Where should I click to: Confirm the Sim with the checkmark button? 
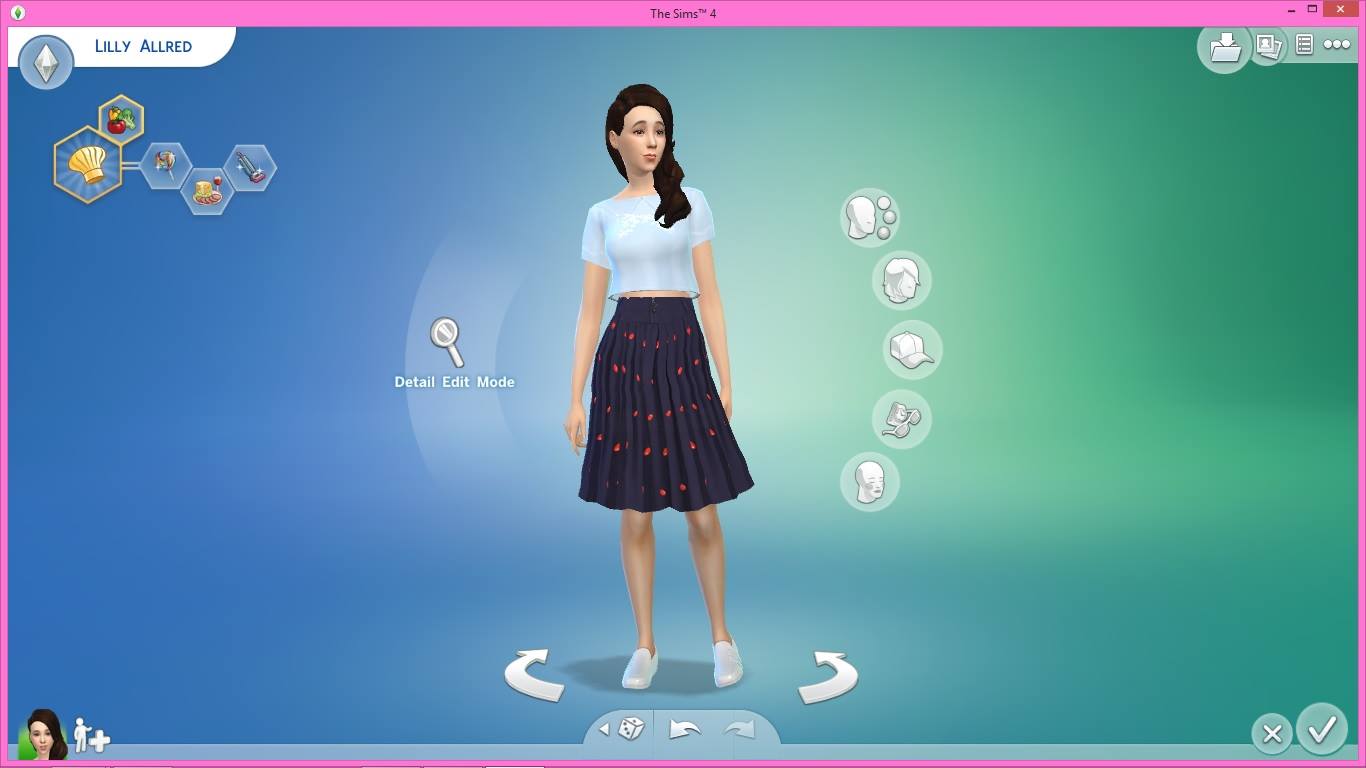click(x=1322, y=733)
